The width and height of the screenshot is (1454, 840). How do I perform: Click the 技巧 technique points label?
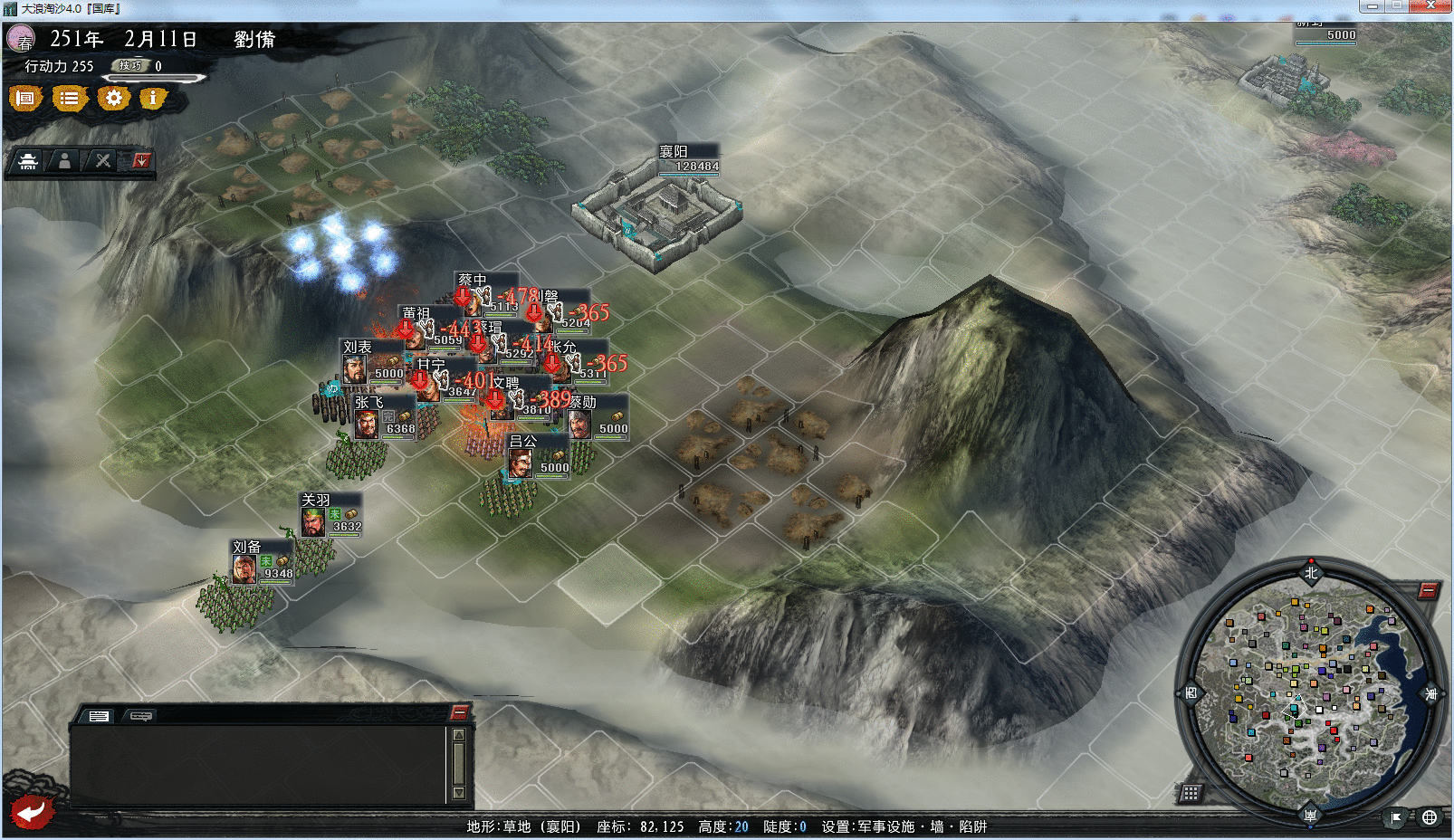coord(131,65)
